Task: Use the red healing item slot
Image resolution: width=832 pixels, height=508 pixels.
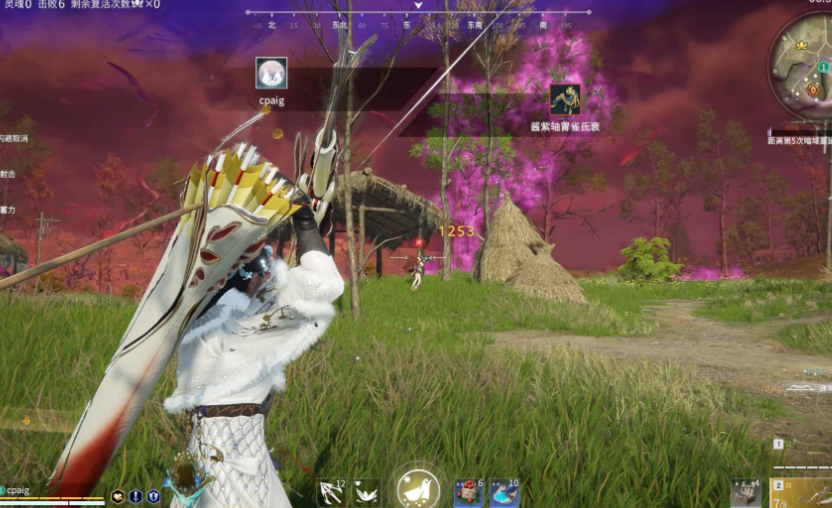Action: point(468,491)
